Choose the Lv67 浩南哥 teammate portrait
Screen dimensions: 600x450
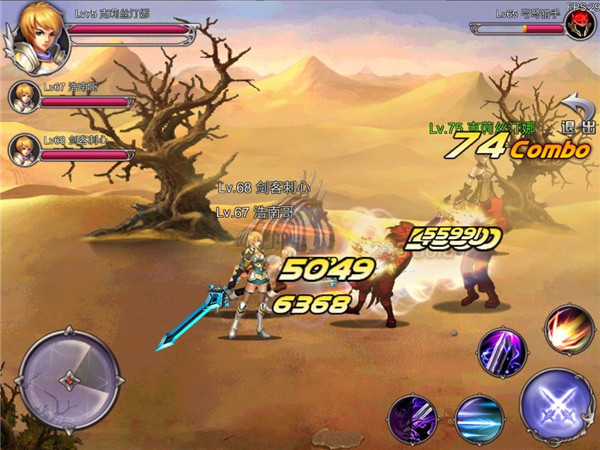click(x=23, y=97)
